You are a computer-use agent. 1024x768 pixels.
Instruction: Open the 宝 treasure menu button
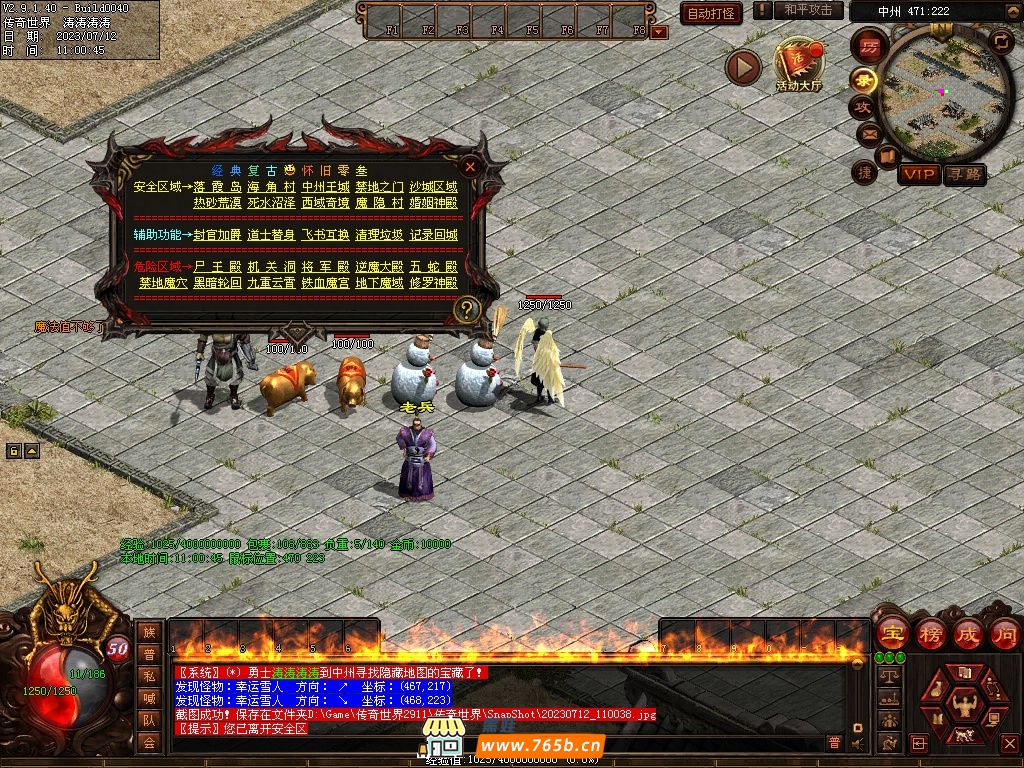(x=891, y=634)
